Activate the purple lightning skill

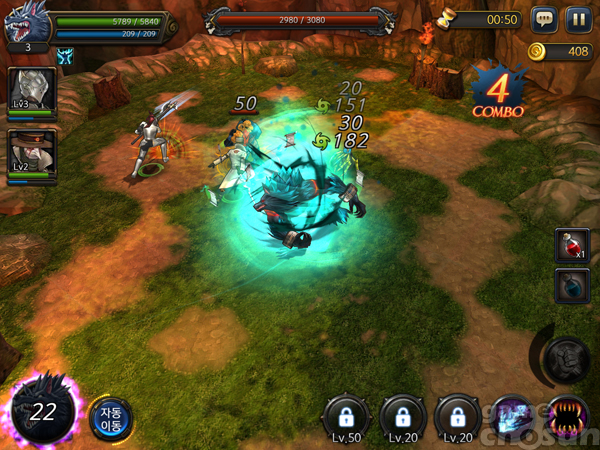pos(516,416)
